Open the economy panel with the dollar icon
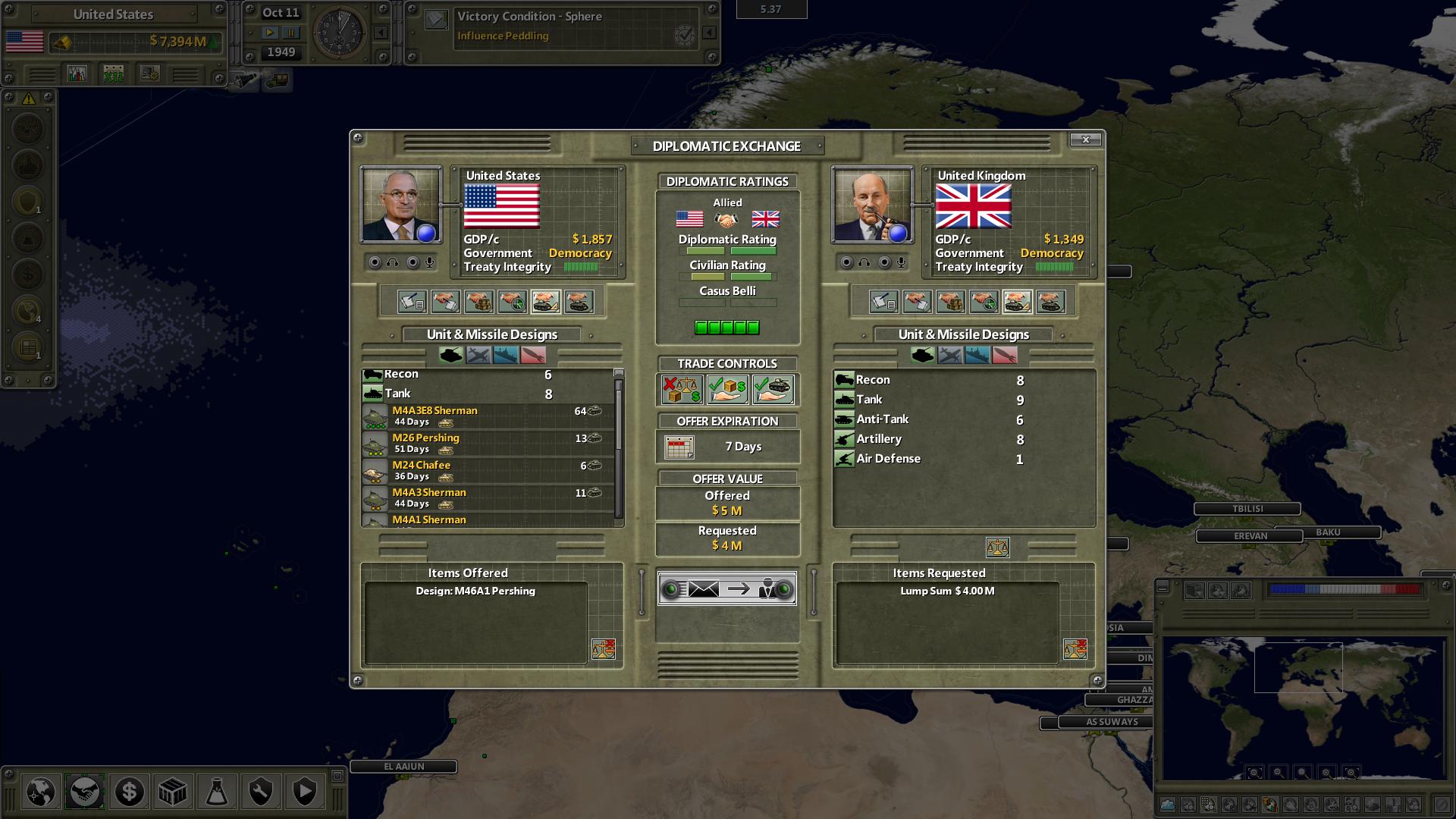This screenshot has width=1456, height=819. [128, 792]
